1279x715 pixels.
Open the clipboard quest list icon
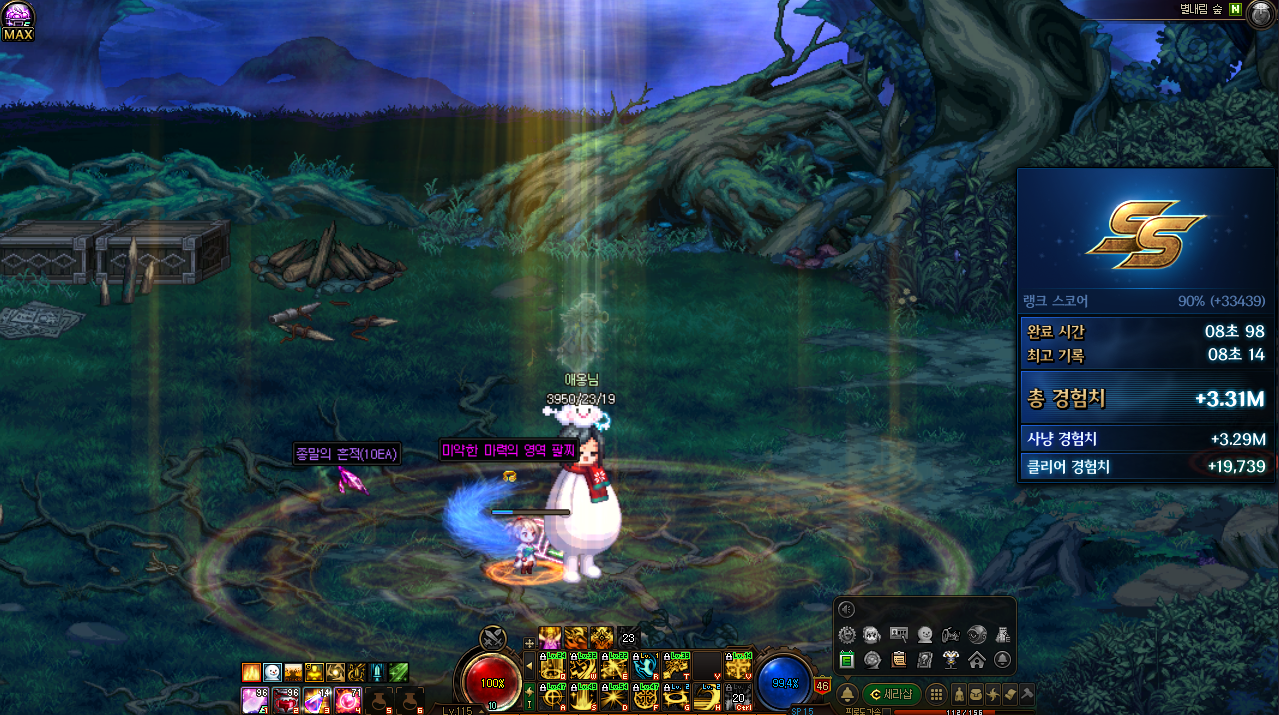(899, 659)
